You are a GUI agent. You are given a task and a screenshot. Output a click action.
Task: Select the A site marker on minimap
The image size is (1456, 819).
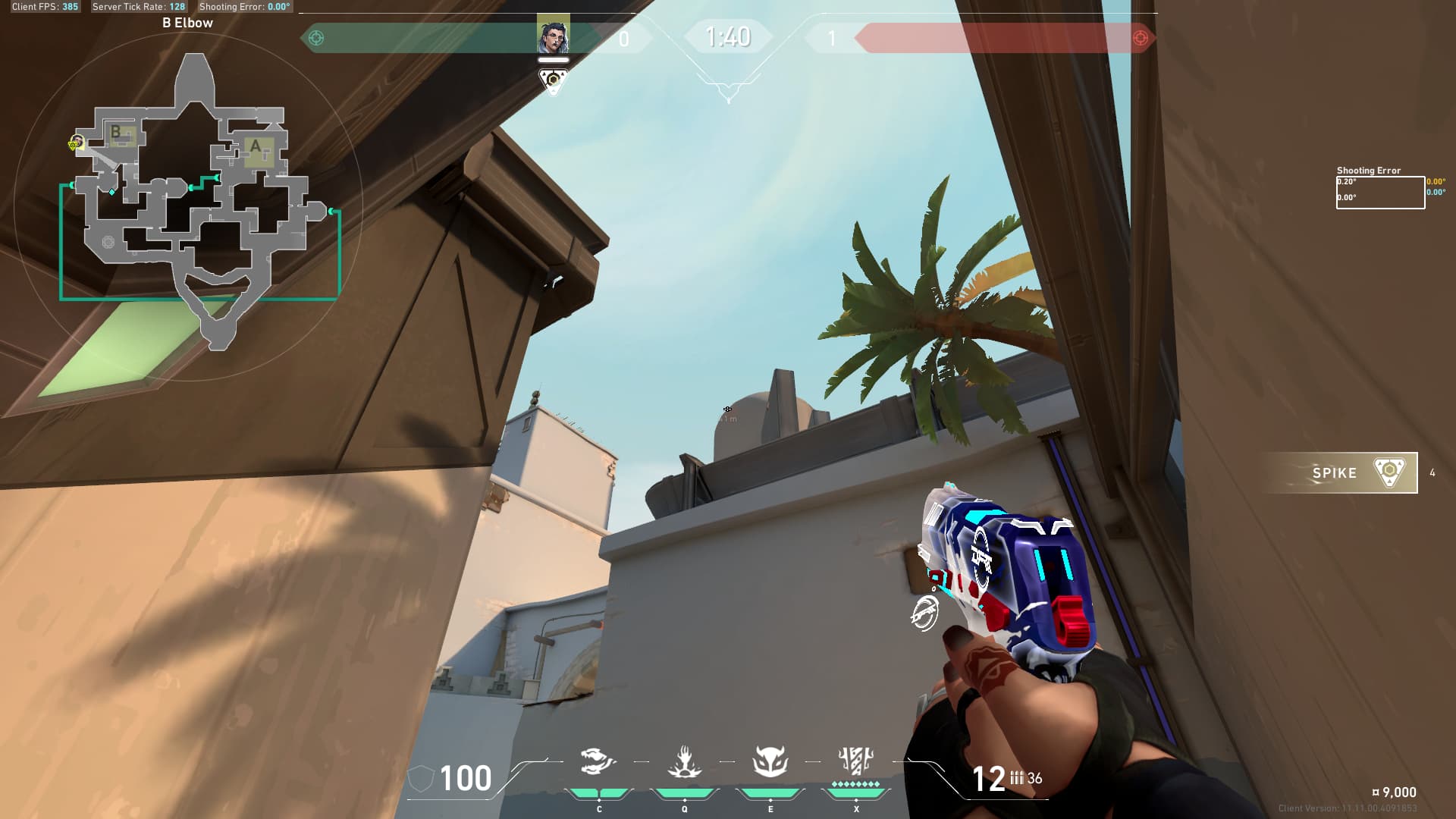(x=256, y=146)
